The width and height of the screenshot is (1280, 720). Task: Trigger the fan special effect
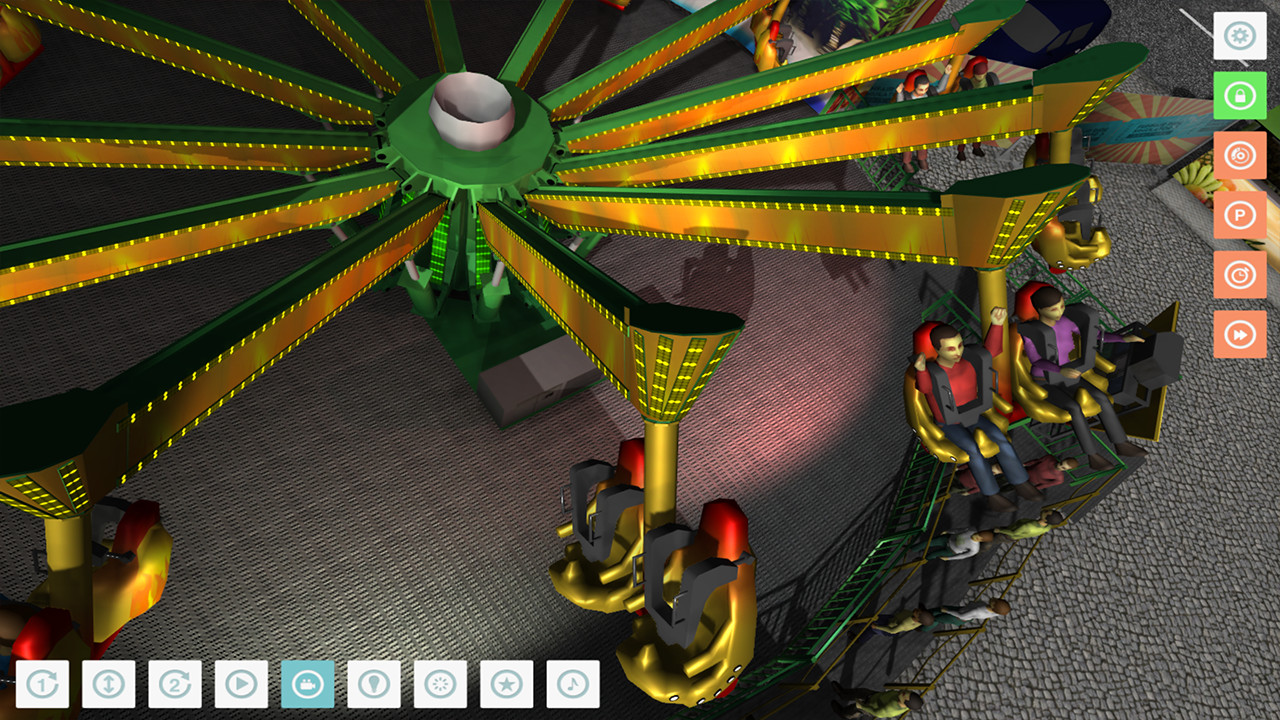pyautogui.click(x=441, y=686)
